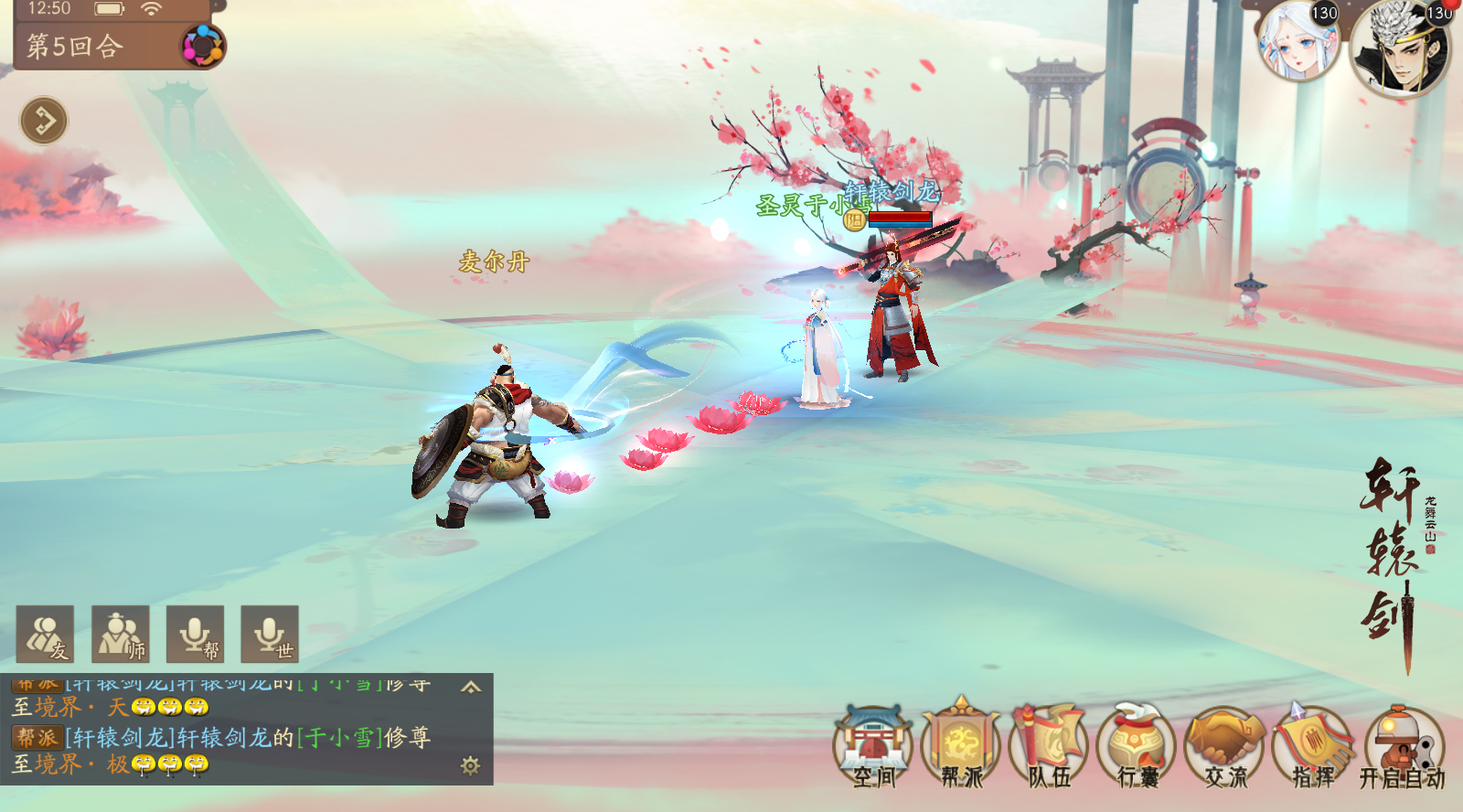Tap the colorful ring icon beside round counter
This screenshot has width=1463, height=812.
point(202,46)
